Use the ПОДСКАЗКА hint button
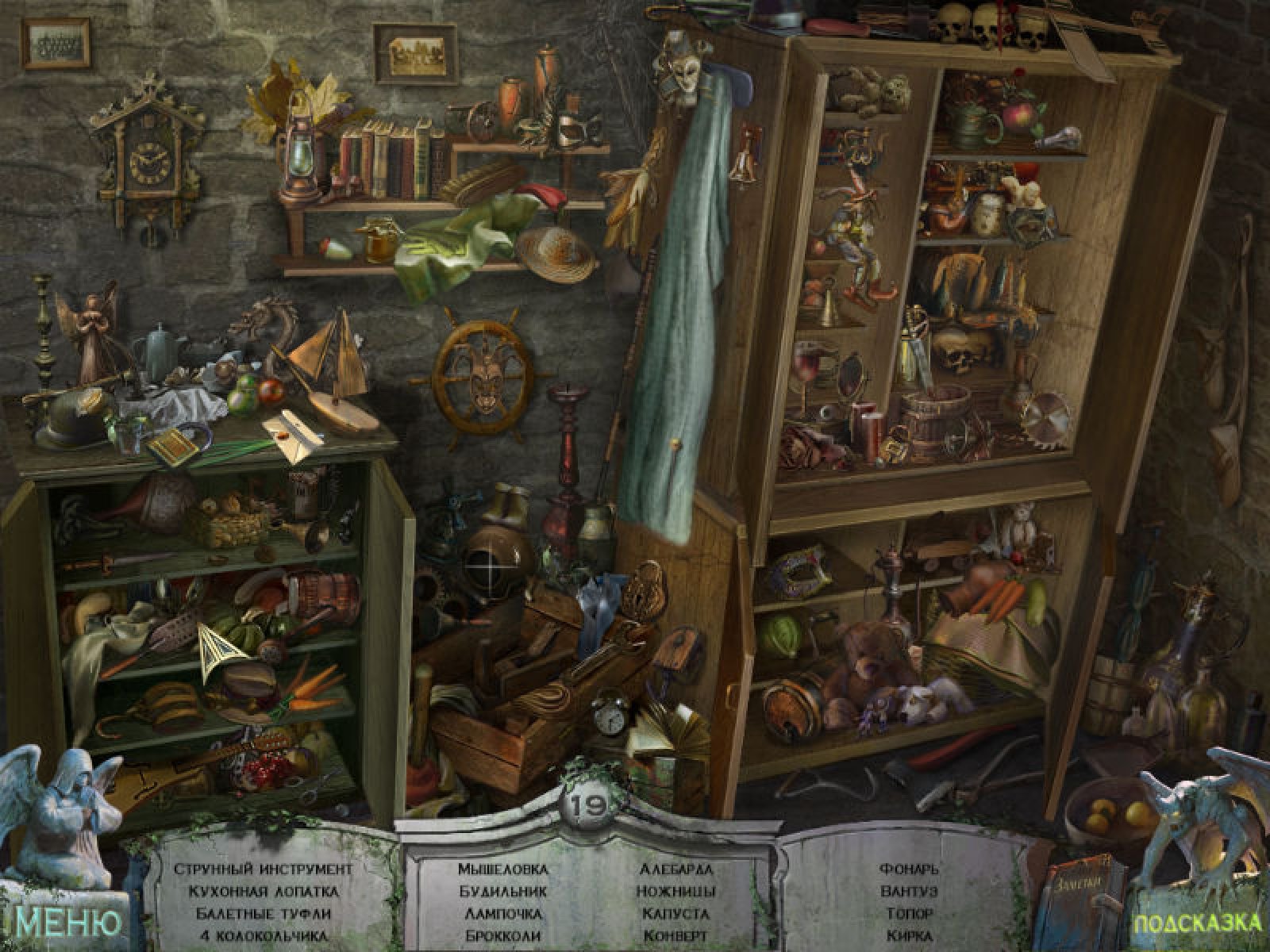Viewport: 1270px width, 952px height. [1196, 923]
